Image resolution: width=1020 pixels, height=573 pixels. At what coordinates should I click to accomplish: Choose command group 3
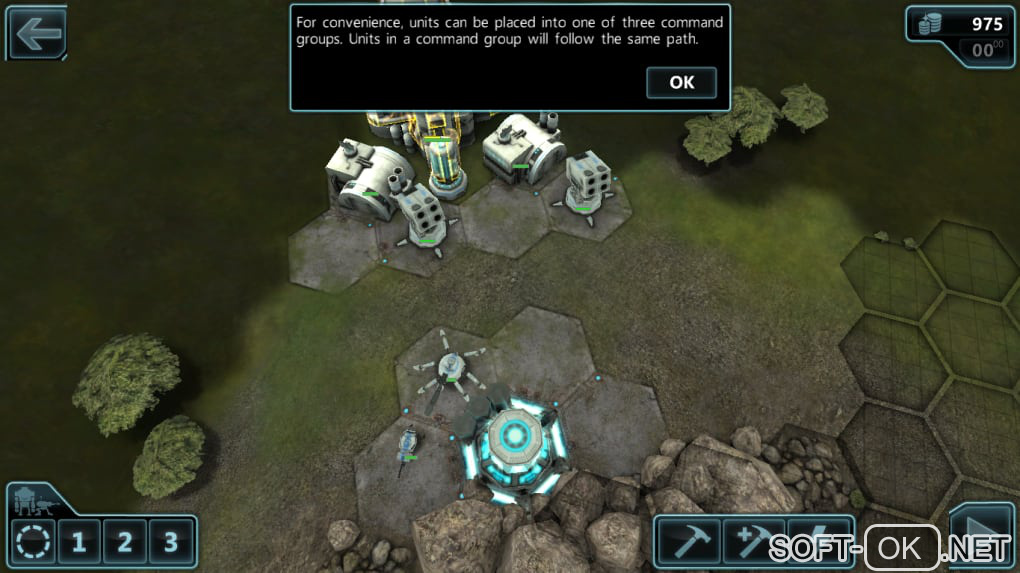point(171,543)
